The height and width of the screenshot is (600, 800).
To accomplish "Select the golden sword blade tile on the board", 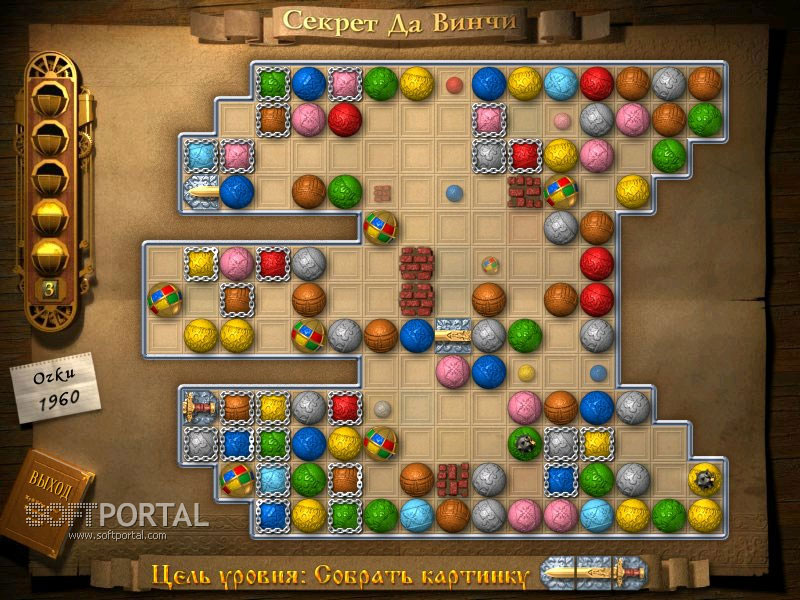I will (201, 190).
